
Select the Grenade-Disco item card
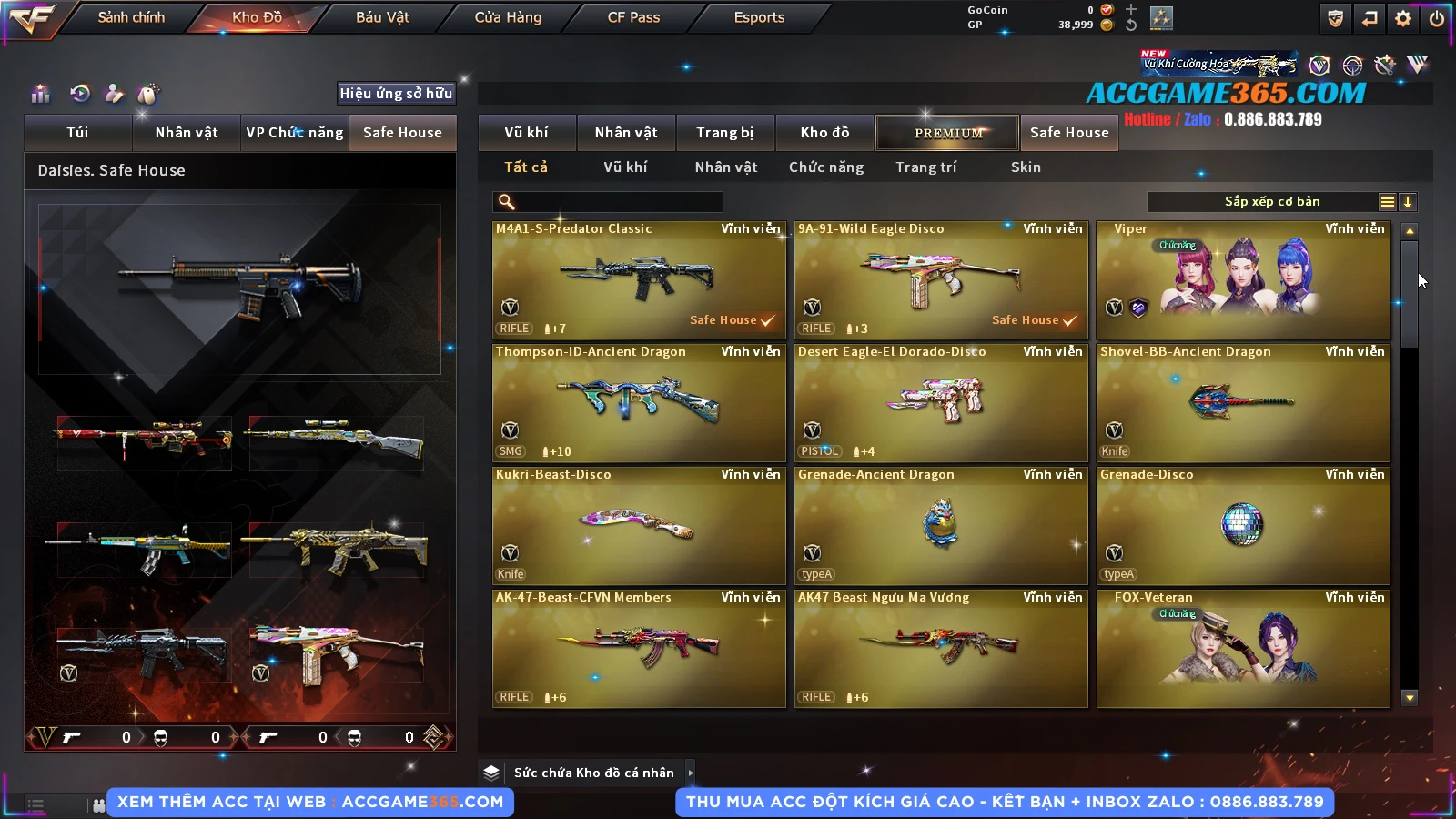[1243, 525]
